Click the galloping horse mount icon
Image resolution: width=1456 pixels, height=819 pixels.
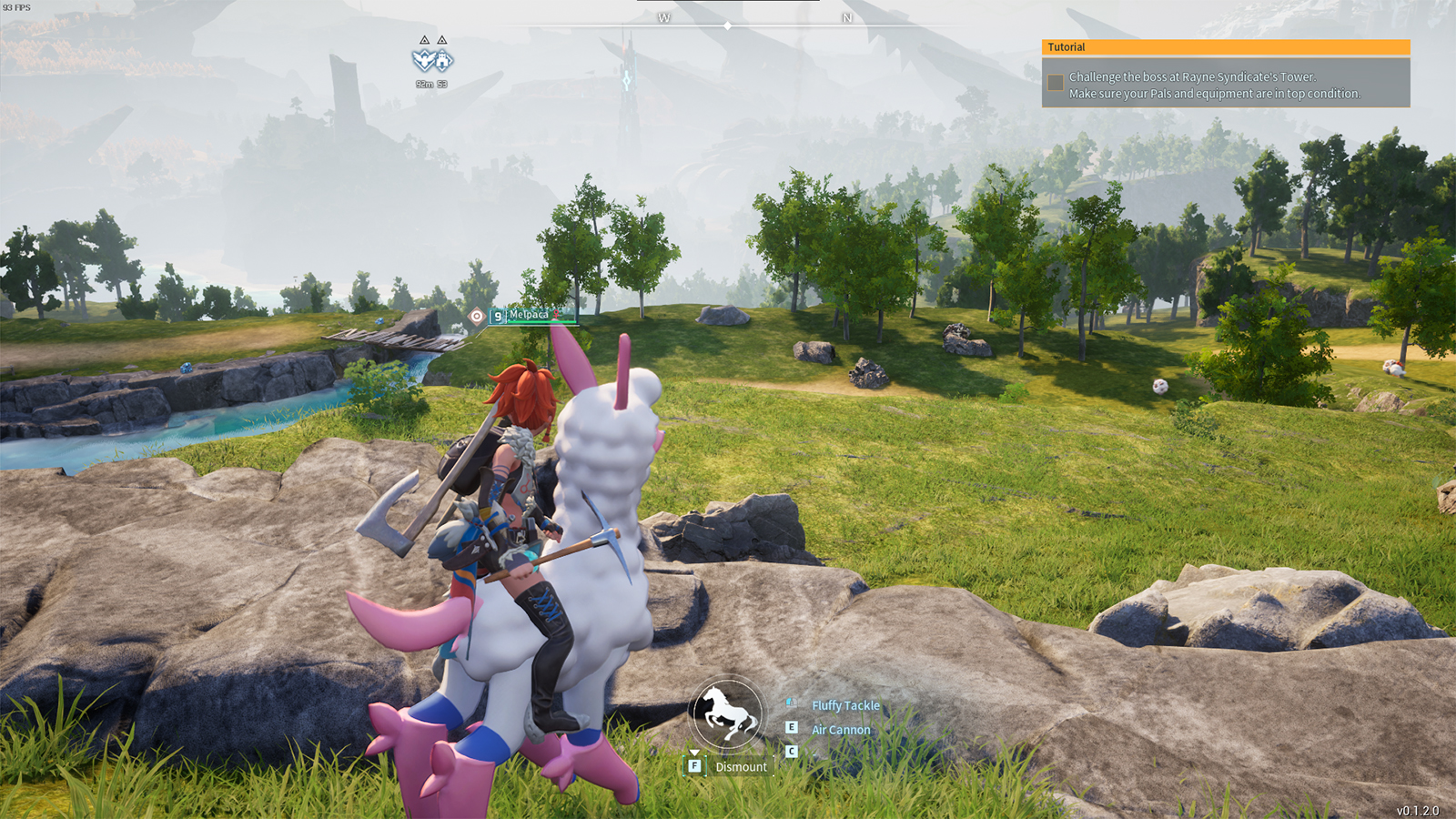pyautogui.click(x=726, y=714)
